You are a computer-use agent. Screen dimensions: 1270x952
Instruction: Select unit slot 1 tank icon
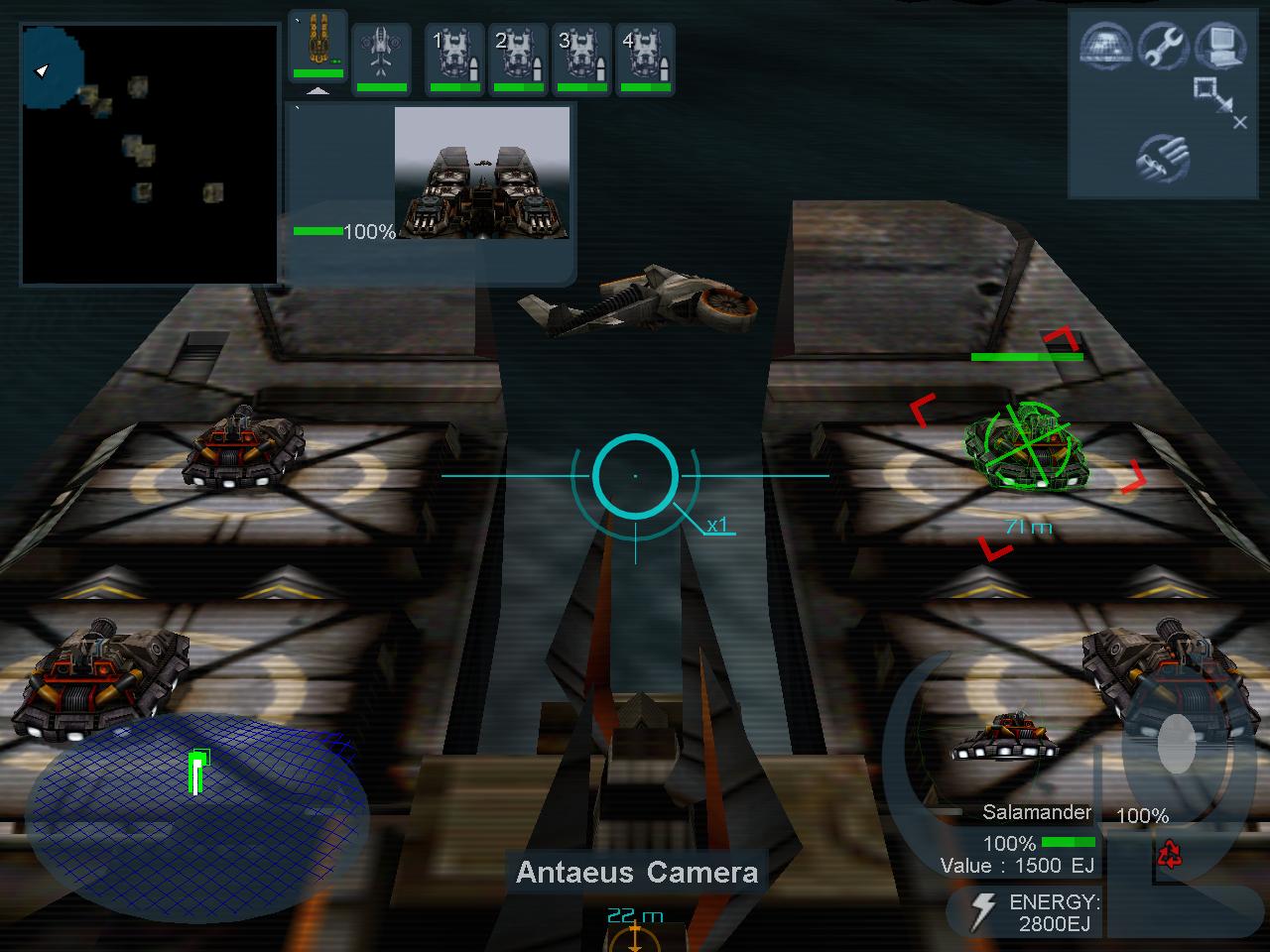click(x=453, y=55)
